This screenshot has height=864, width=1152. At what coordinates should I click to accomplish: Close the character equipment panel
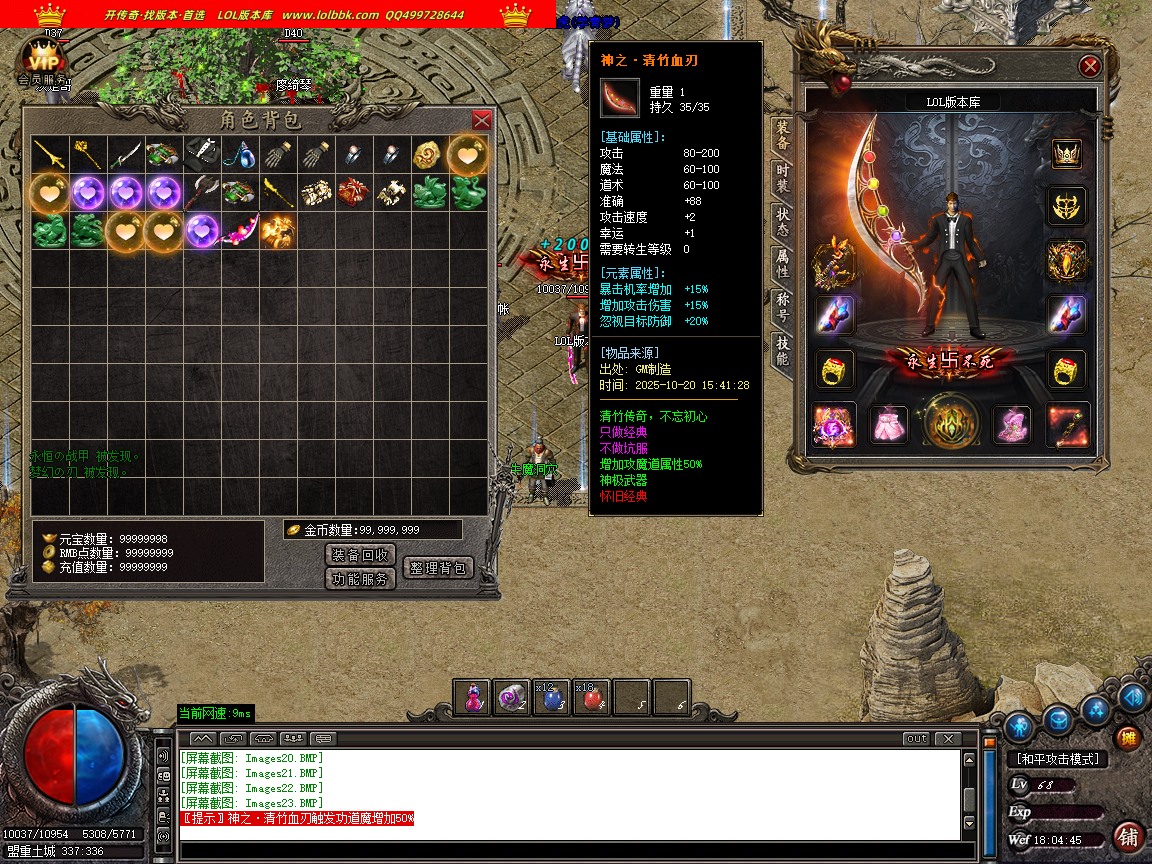pyautogui.click(x=1090, y=66)
